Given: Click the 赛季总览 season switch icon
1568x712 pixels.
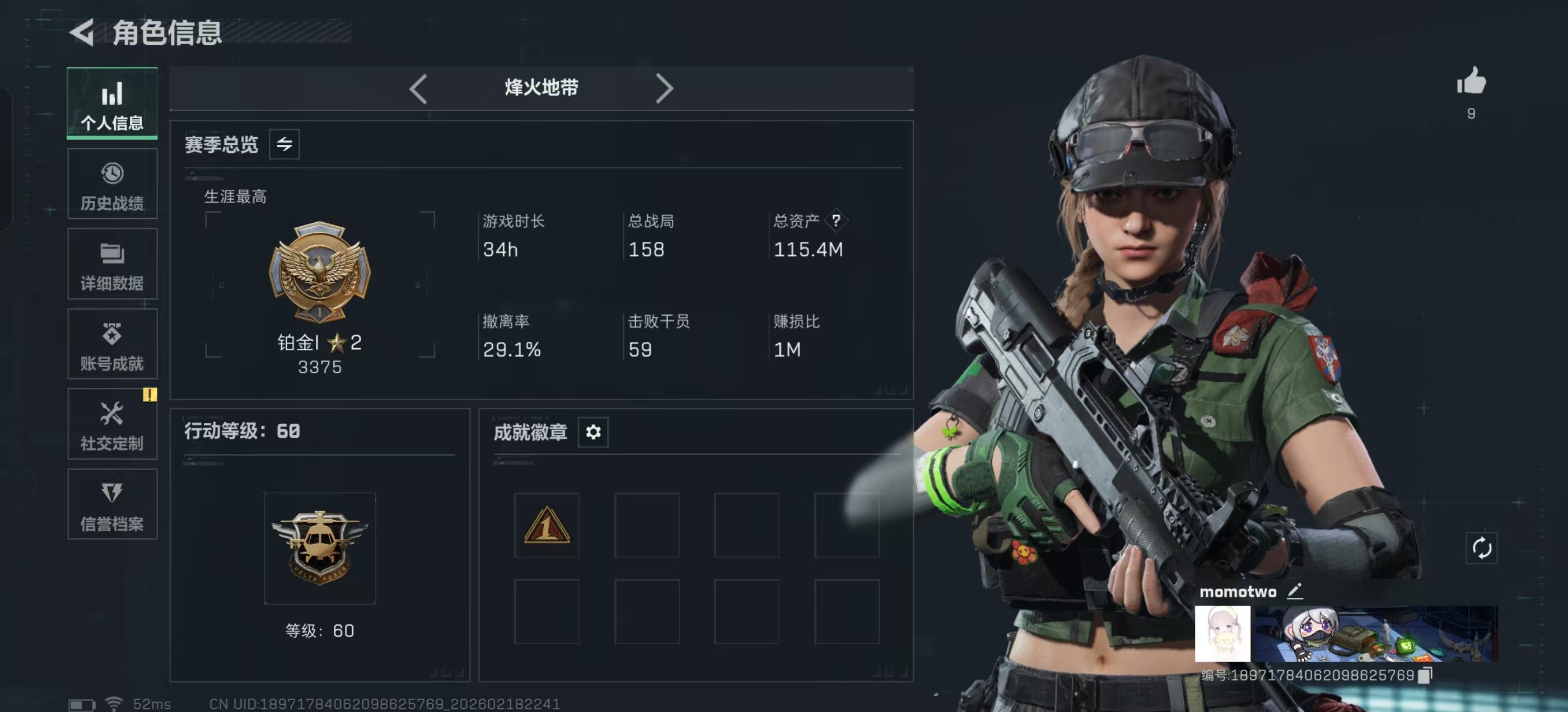Looking at the screenshot, I should point(286,144).
